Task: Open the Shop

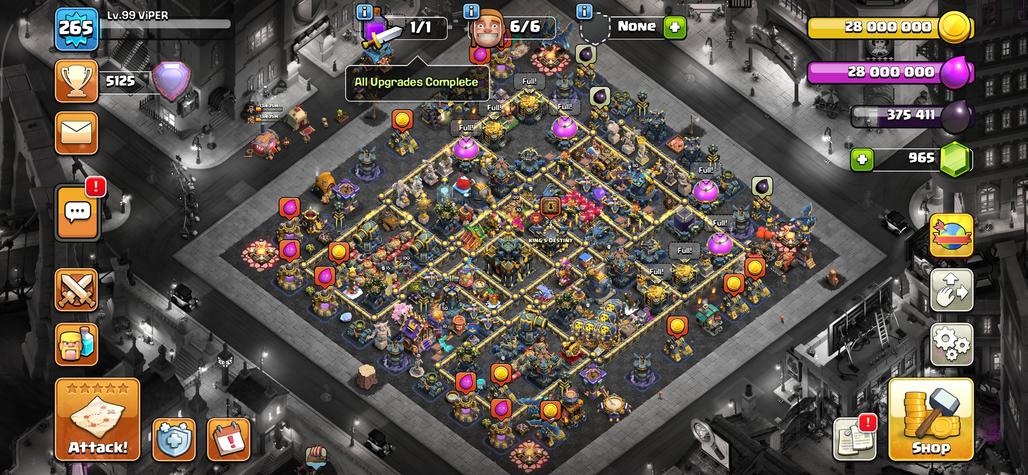Action: click(x=930, y=419)
